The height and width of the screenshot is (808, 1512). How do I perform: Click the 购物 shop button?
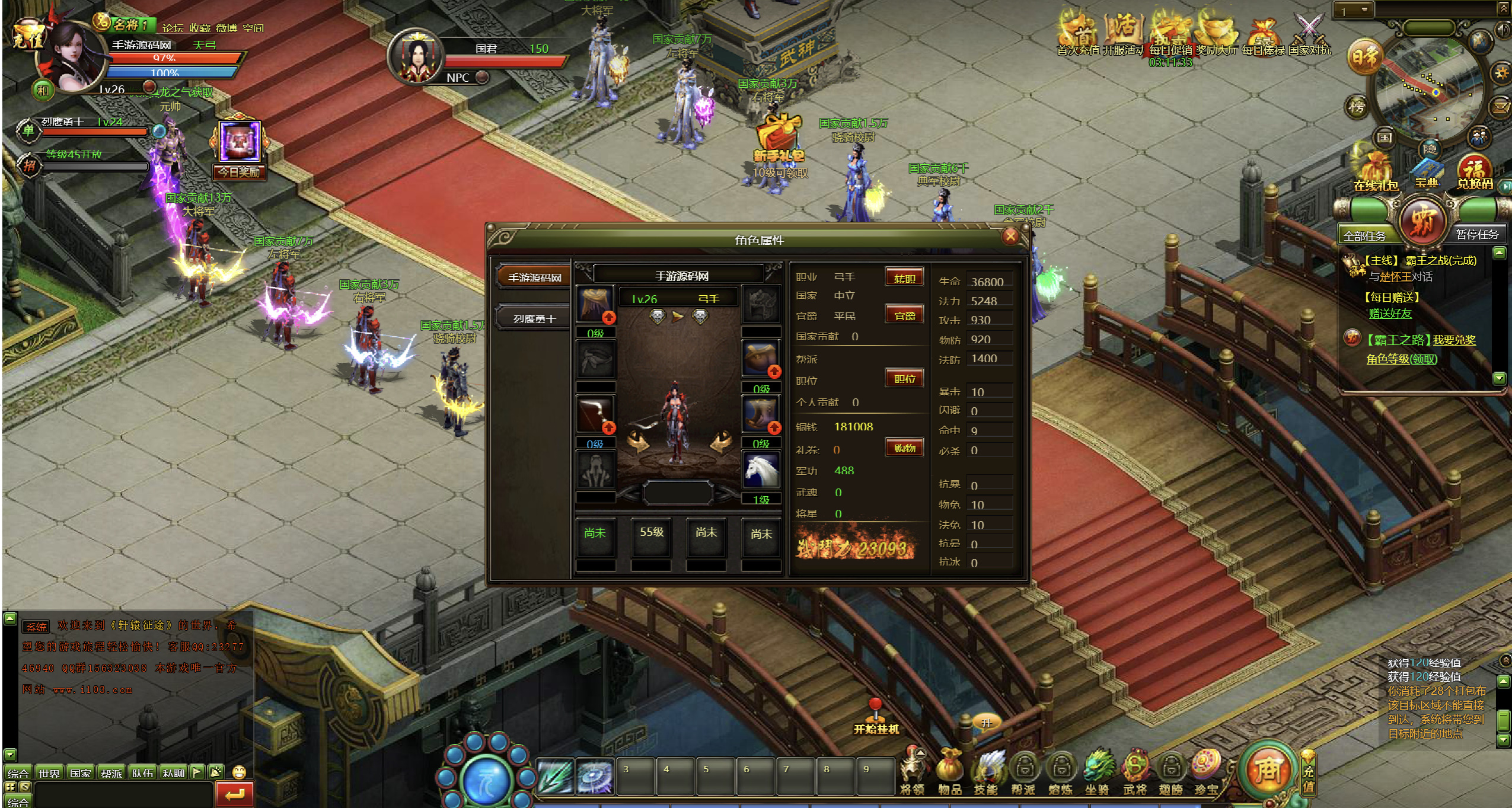904,448
